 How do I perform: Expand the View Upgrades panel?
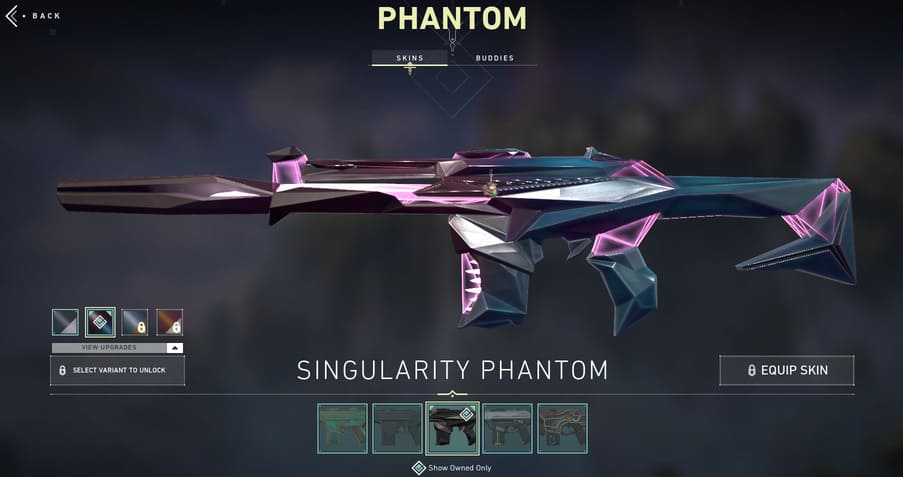pyautogui.click(x=118, y=348)
